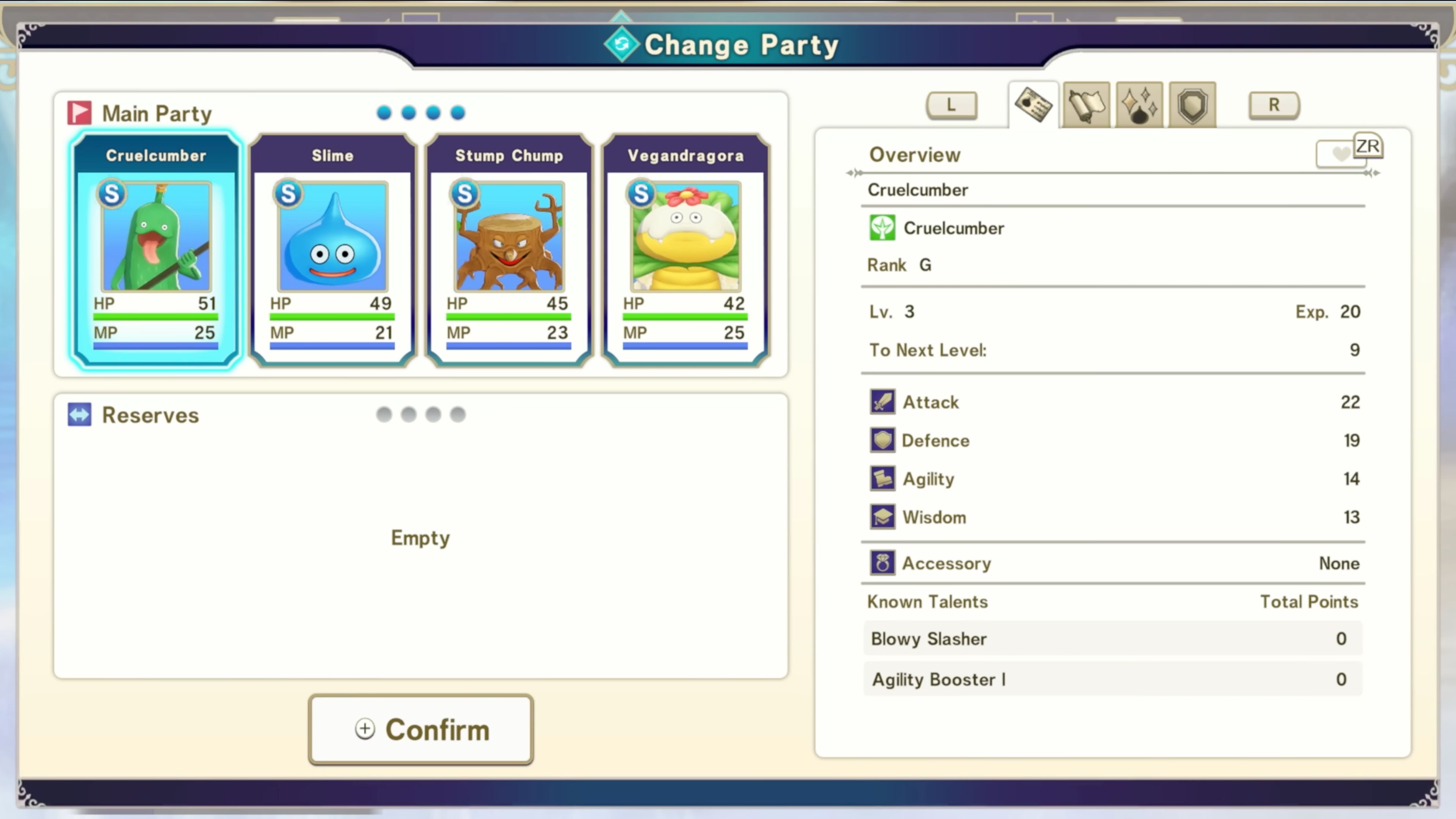Click the Attack sword stat icon
Image resolution: width=1456 pixels, height=819 pixels.
tap(882, 402)
